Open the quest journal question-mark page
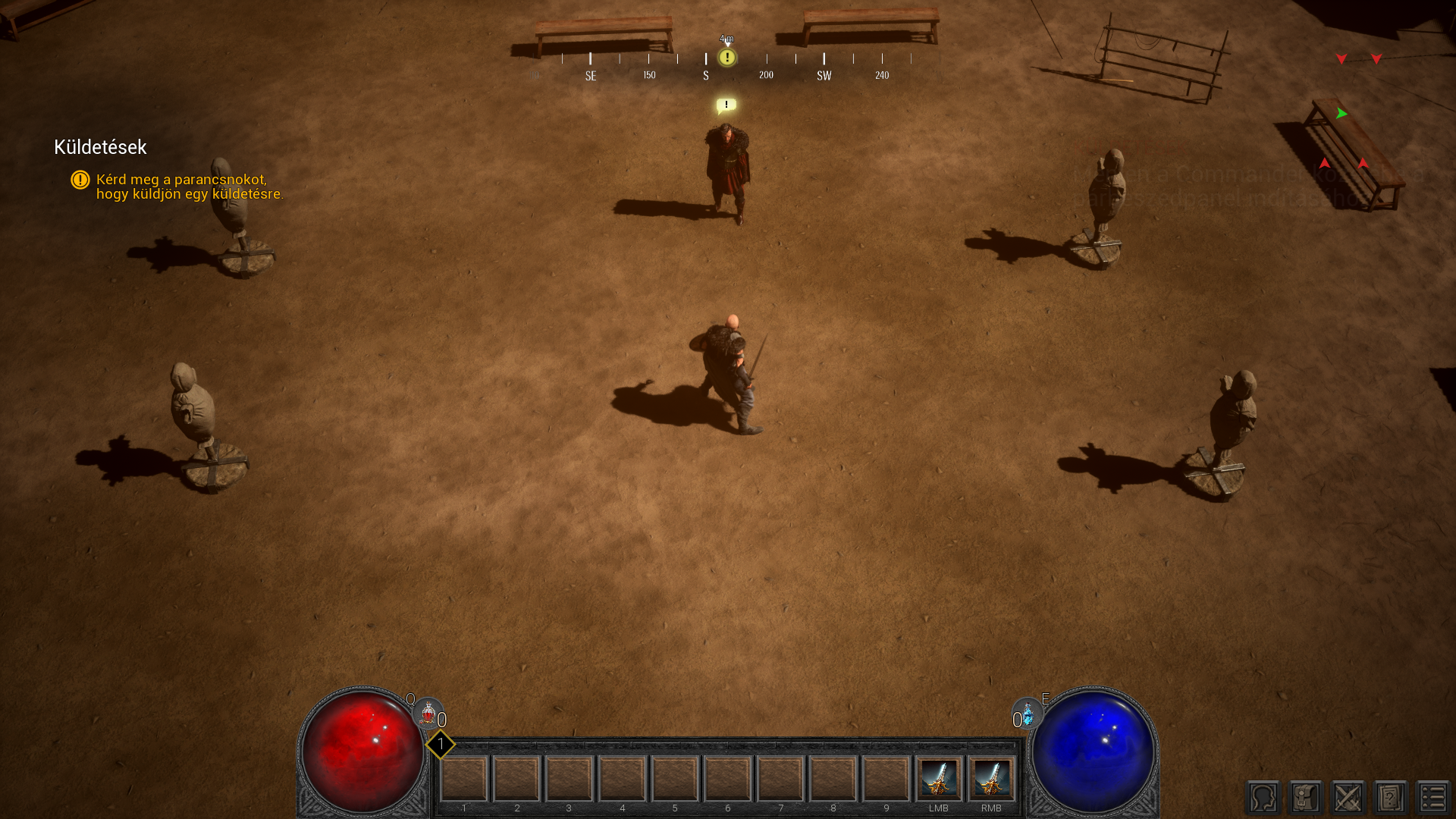 coord(1391,798)
